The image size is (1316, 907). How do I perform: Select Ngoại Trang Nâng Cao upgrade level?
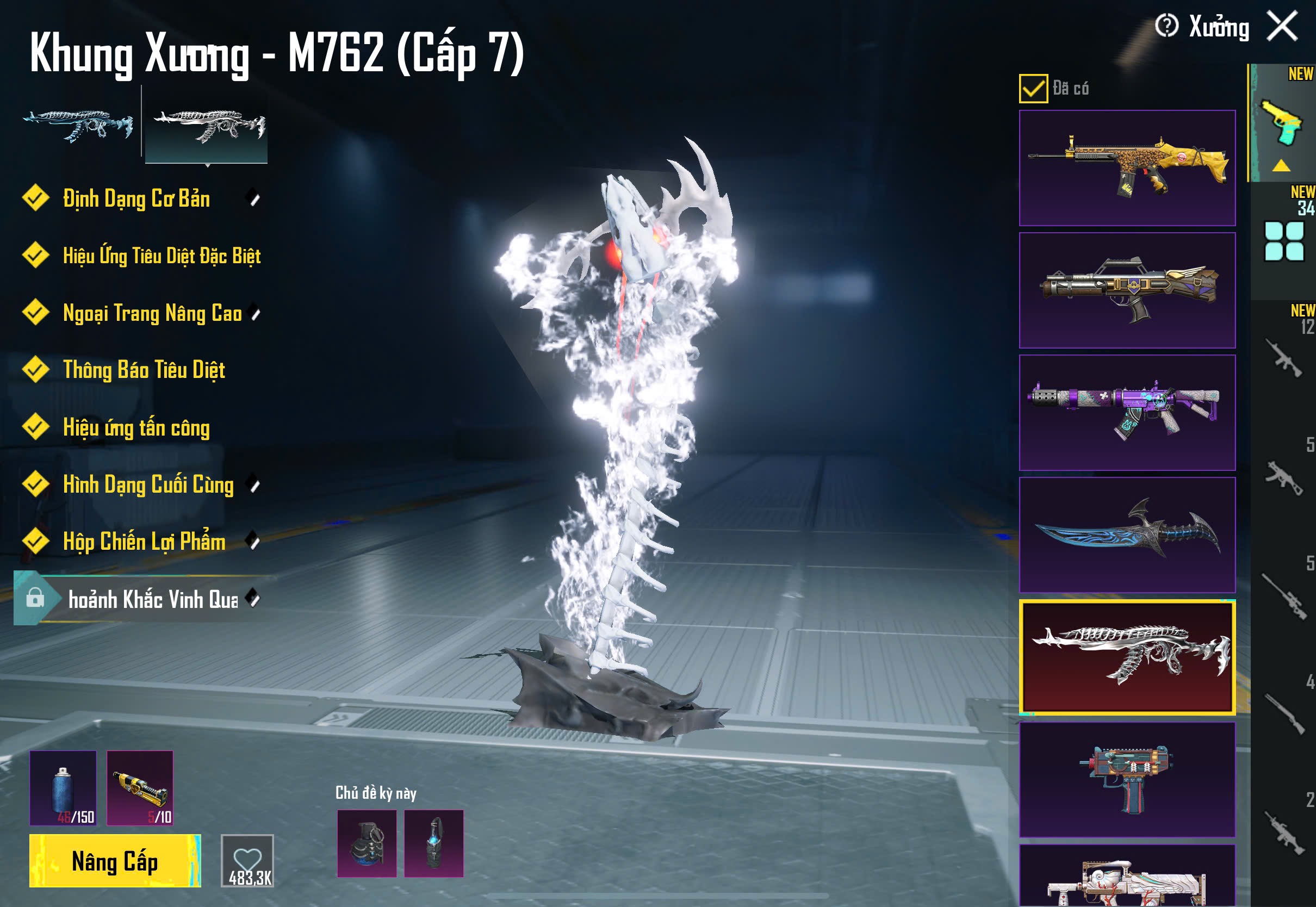(152, 313)
